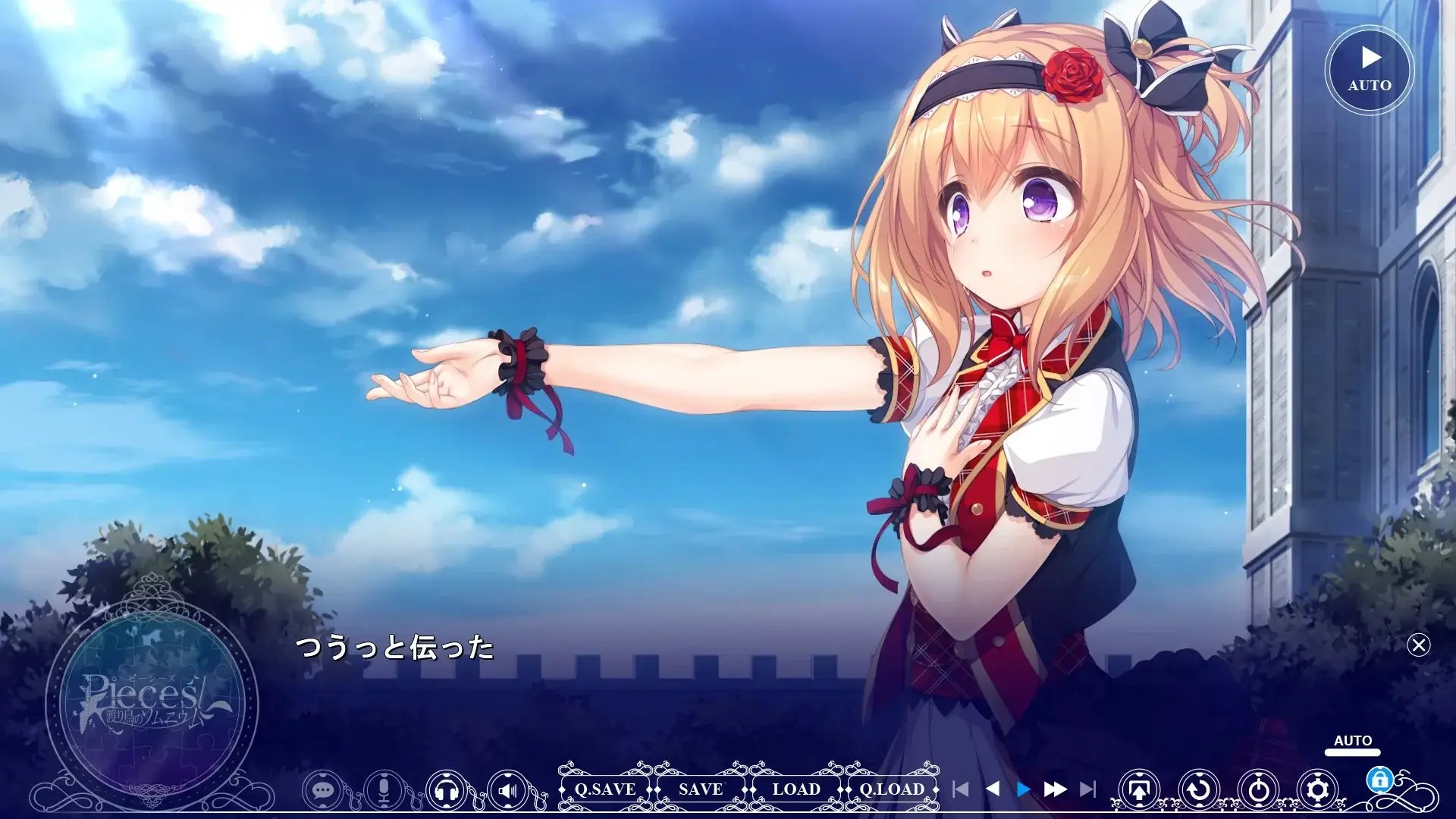Screen dimensions: 1456x819
Task: Go back one line with the left arrow
Action: pyautogui.click(x=992, y=789)
